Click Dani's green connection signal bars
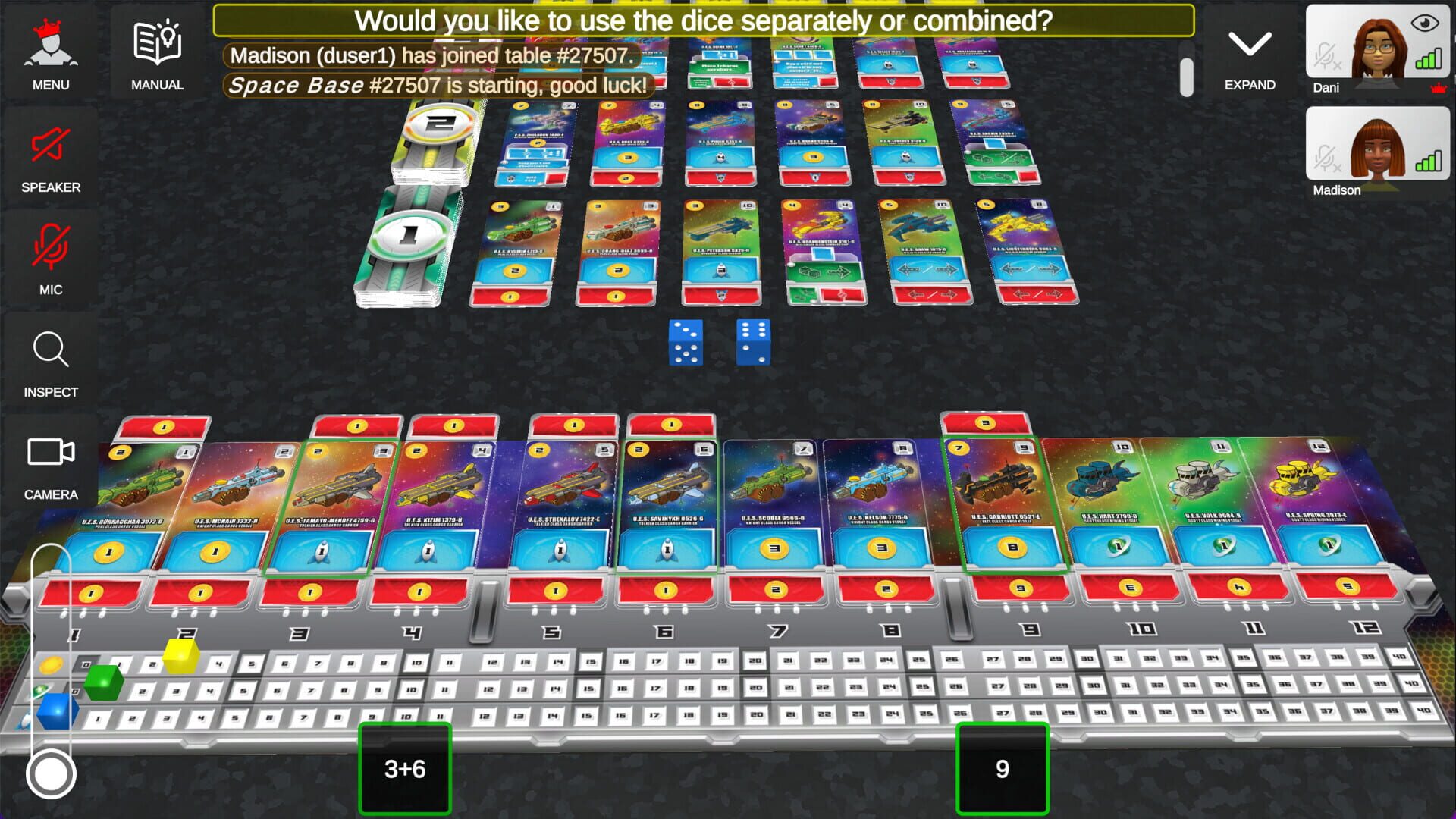 [1427, 57]
